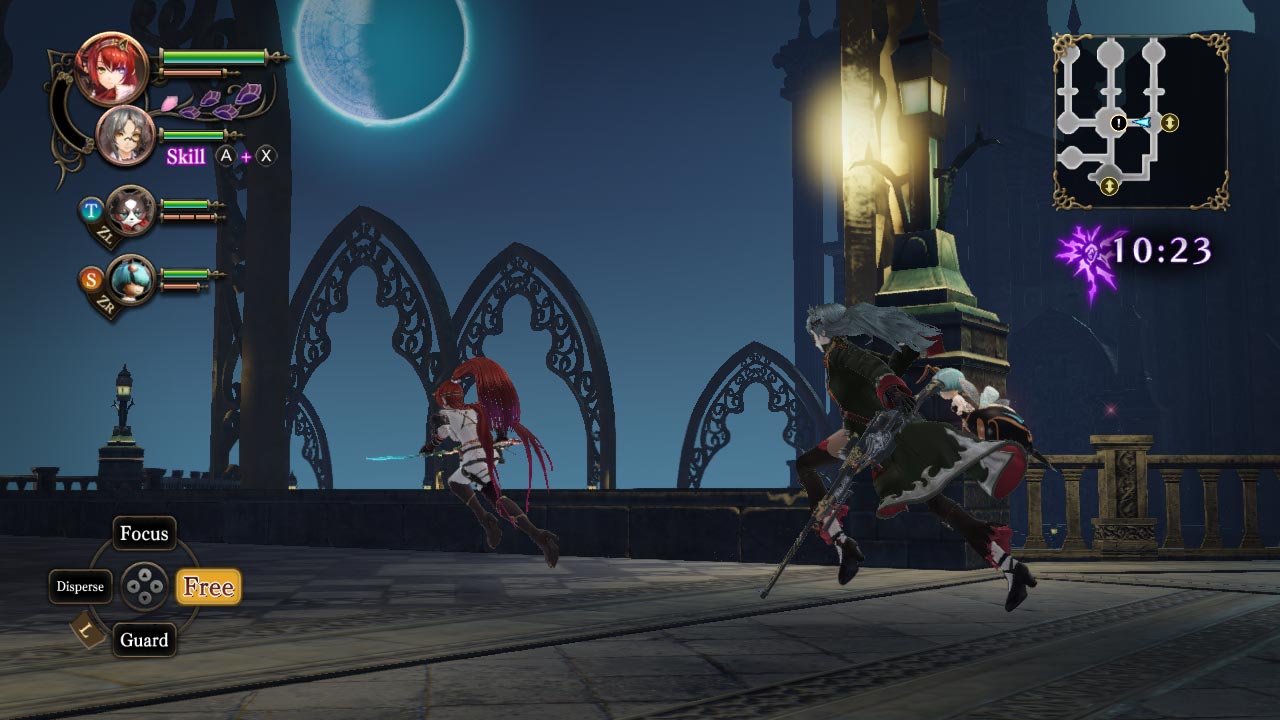The height and width of the screenshot is (720, 1280).
Task: Select Focus from the command wheel
Action: [145, 533]
